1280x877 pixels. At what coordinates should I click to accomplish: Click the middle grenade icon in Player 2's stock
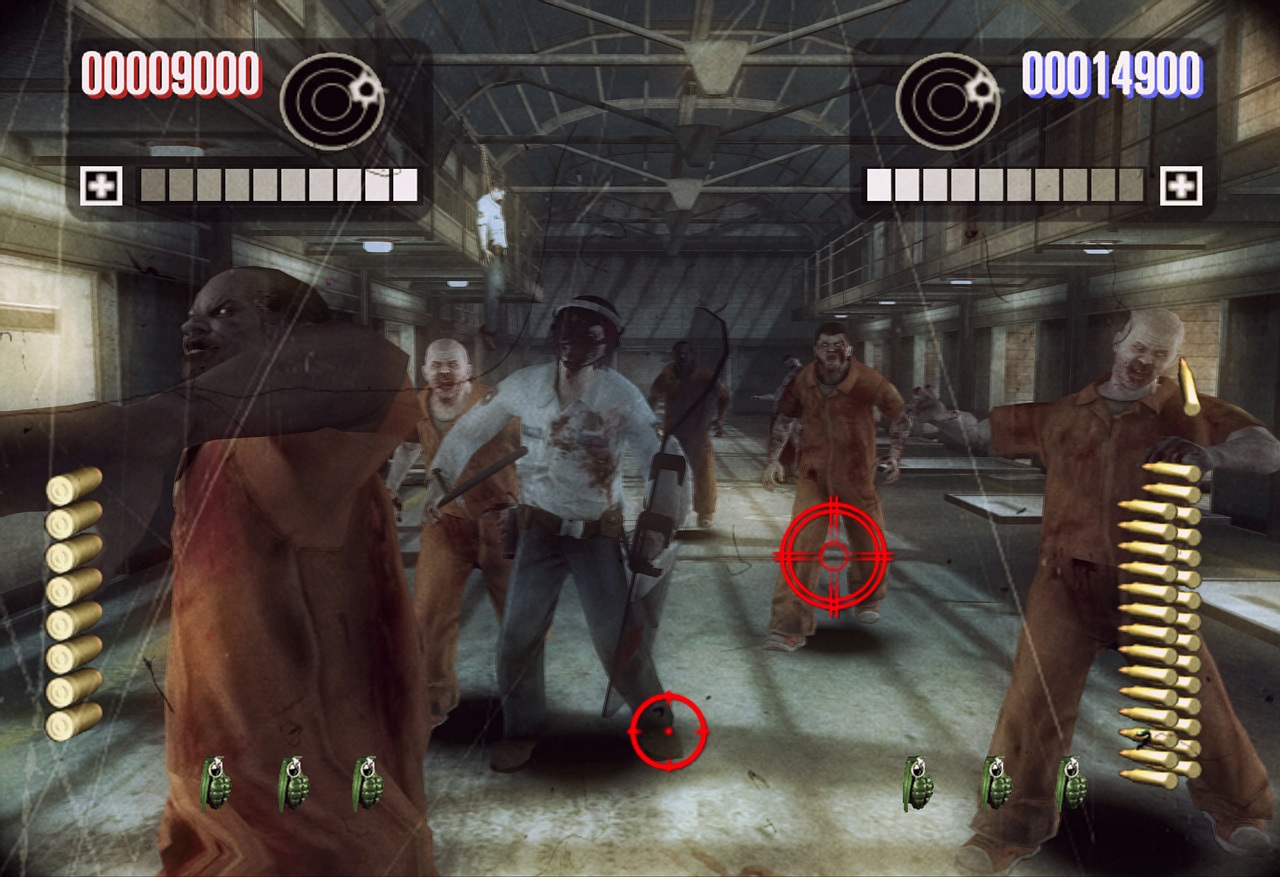997,783
